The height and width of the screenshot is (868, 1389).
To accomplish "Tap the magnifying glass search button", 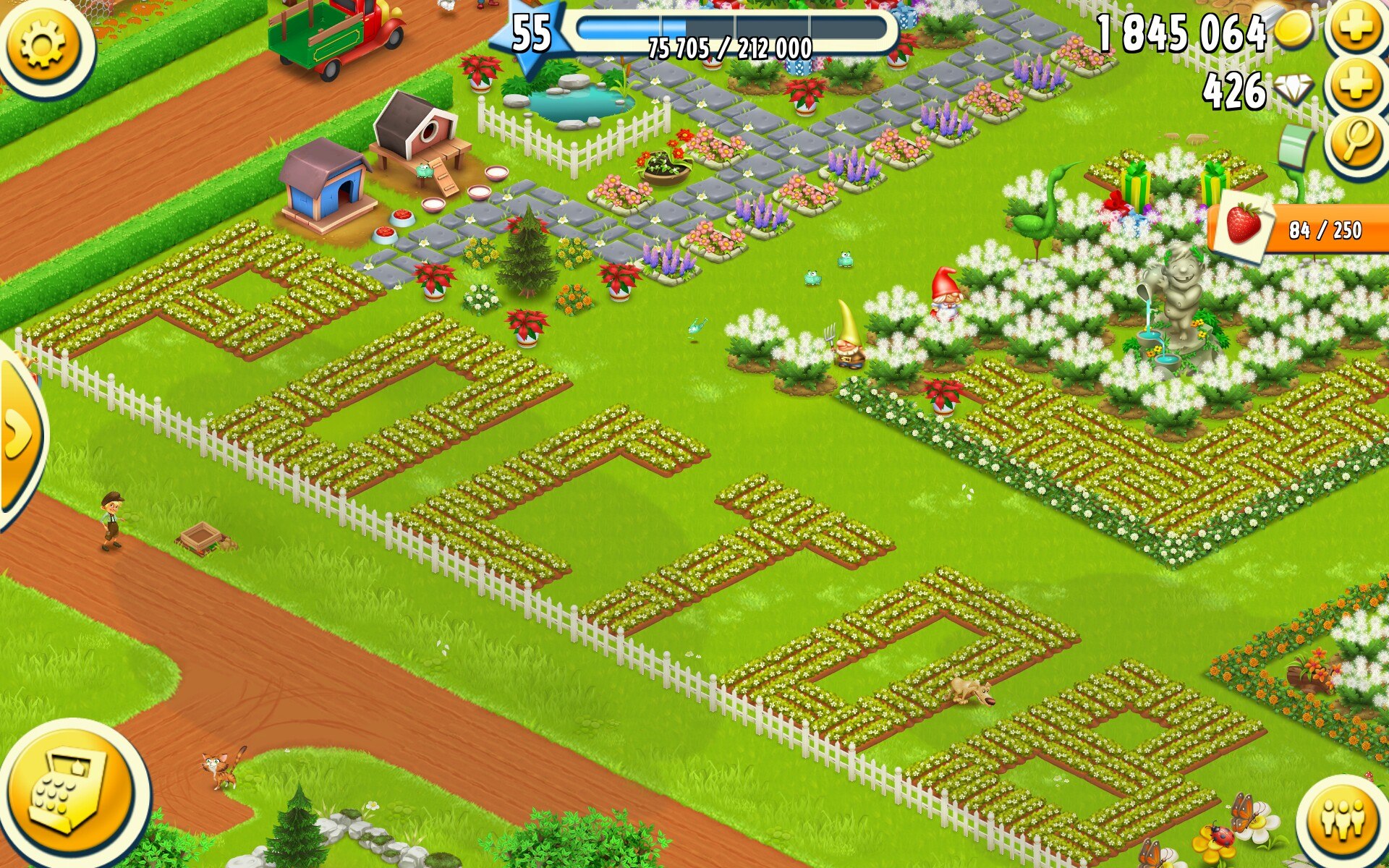I will click(1356, 141).
